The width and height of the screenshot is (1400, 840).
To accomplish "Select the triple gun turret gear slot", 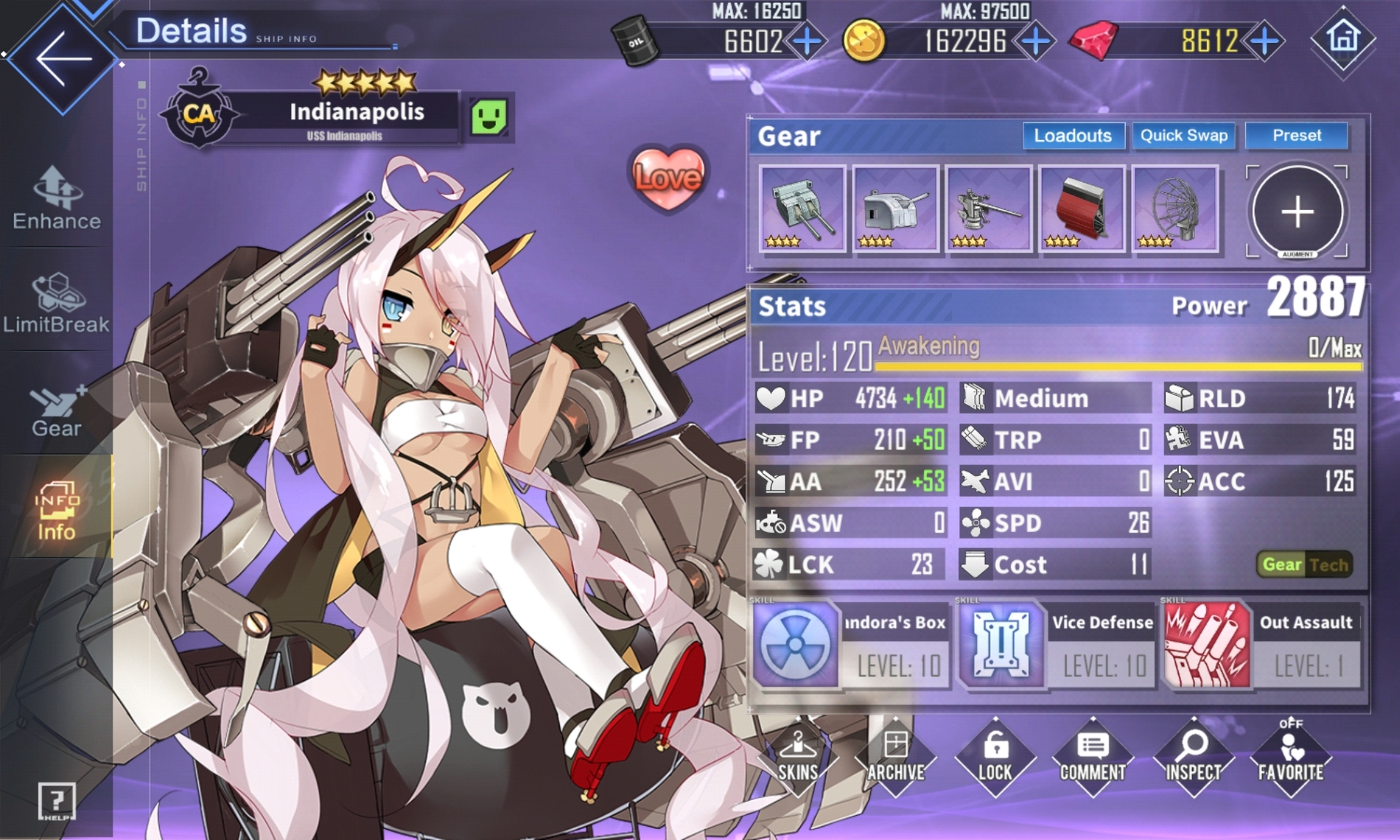I will coord(802,209).
